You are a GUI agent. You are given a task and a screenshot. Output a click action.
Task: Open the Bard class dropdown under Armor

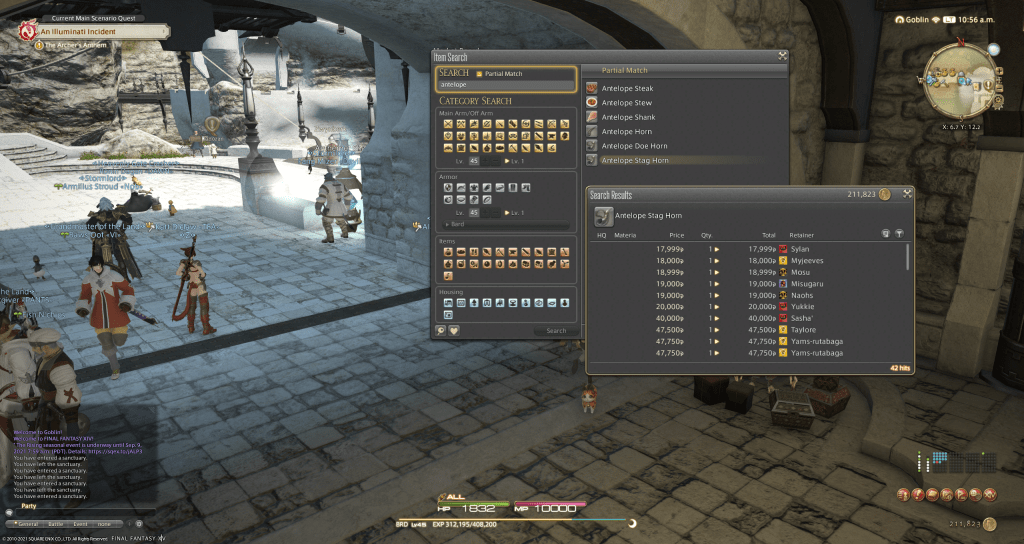click(x=507, y=225)
